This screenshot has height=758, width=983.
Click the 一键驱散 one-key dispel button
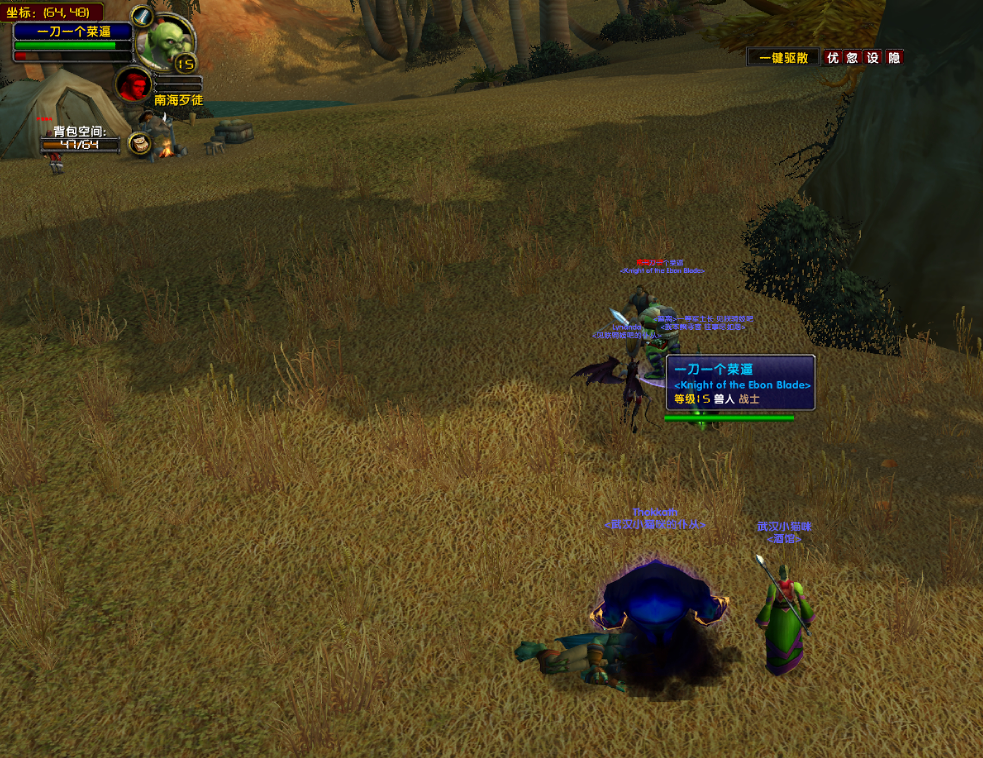[x=783, y=58]
